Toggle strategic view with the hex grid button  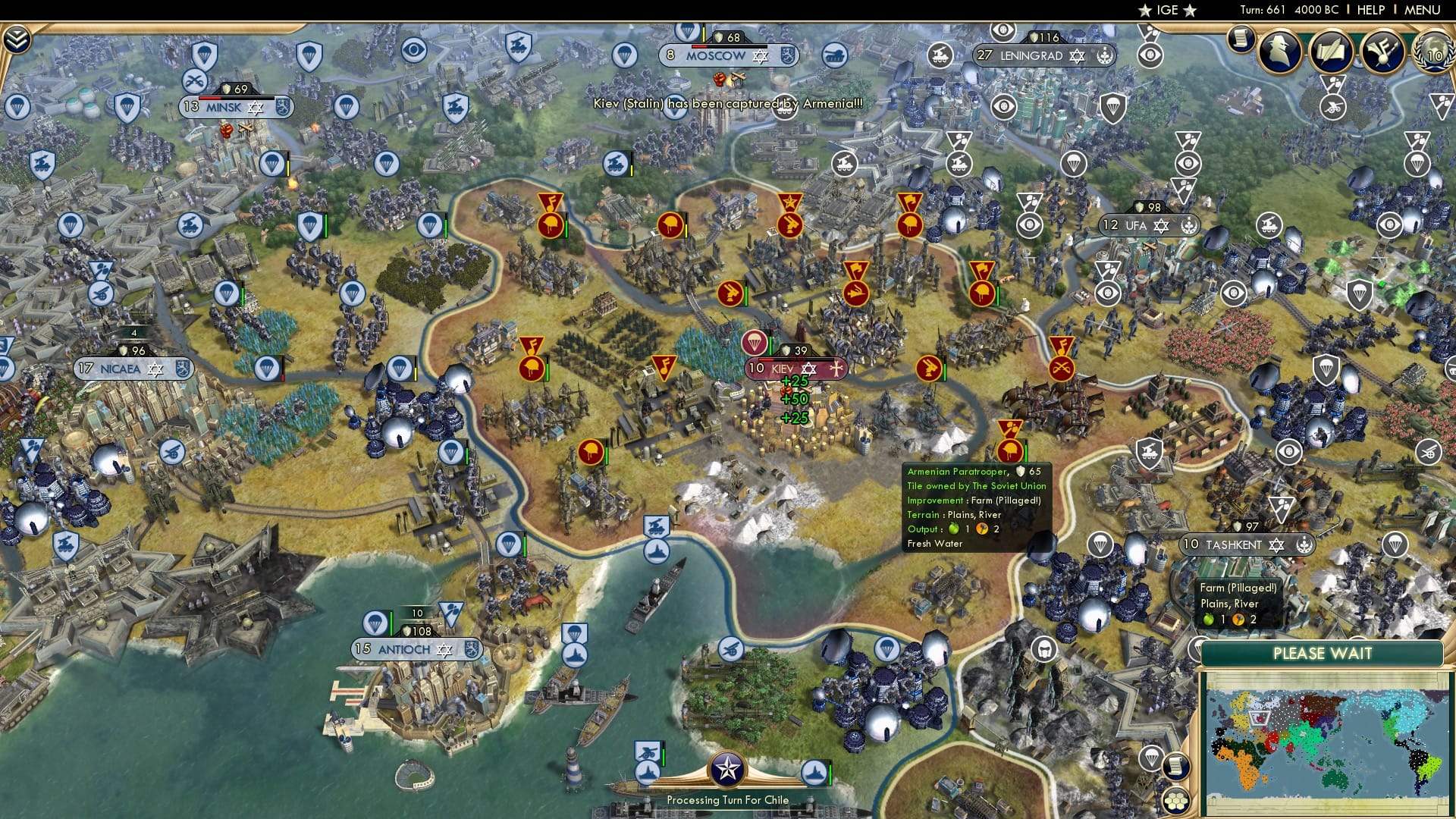click(1176, 801)
